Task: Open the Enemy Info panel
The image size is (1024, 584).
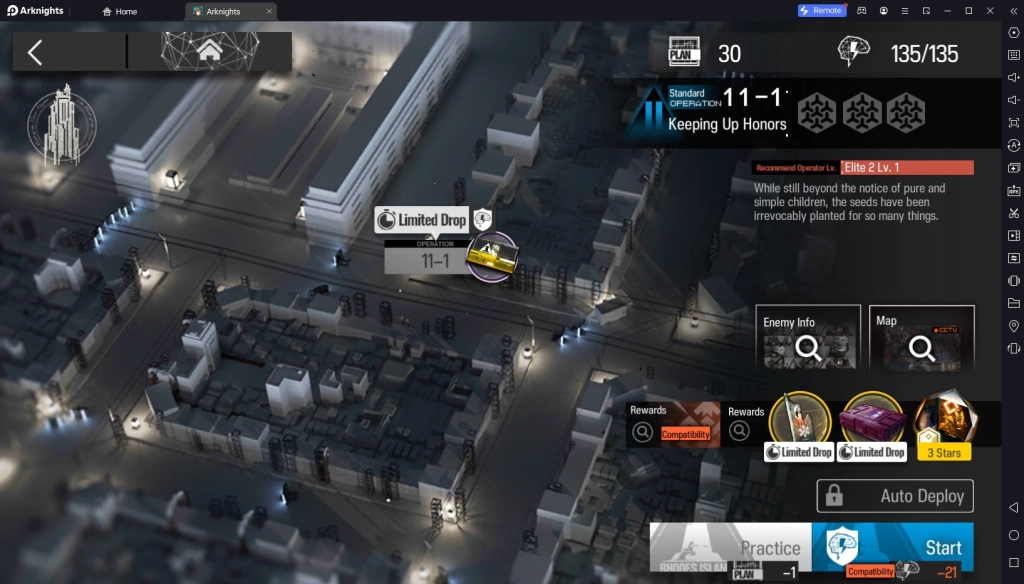Action: coord(807,339)
